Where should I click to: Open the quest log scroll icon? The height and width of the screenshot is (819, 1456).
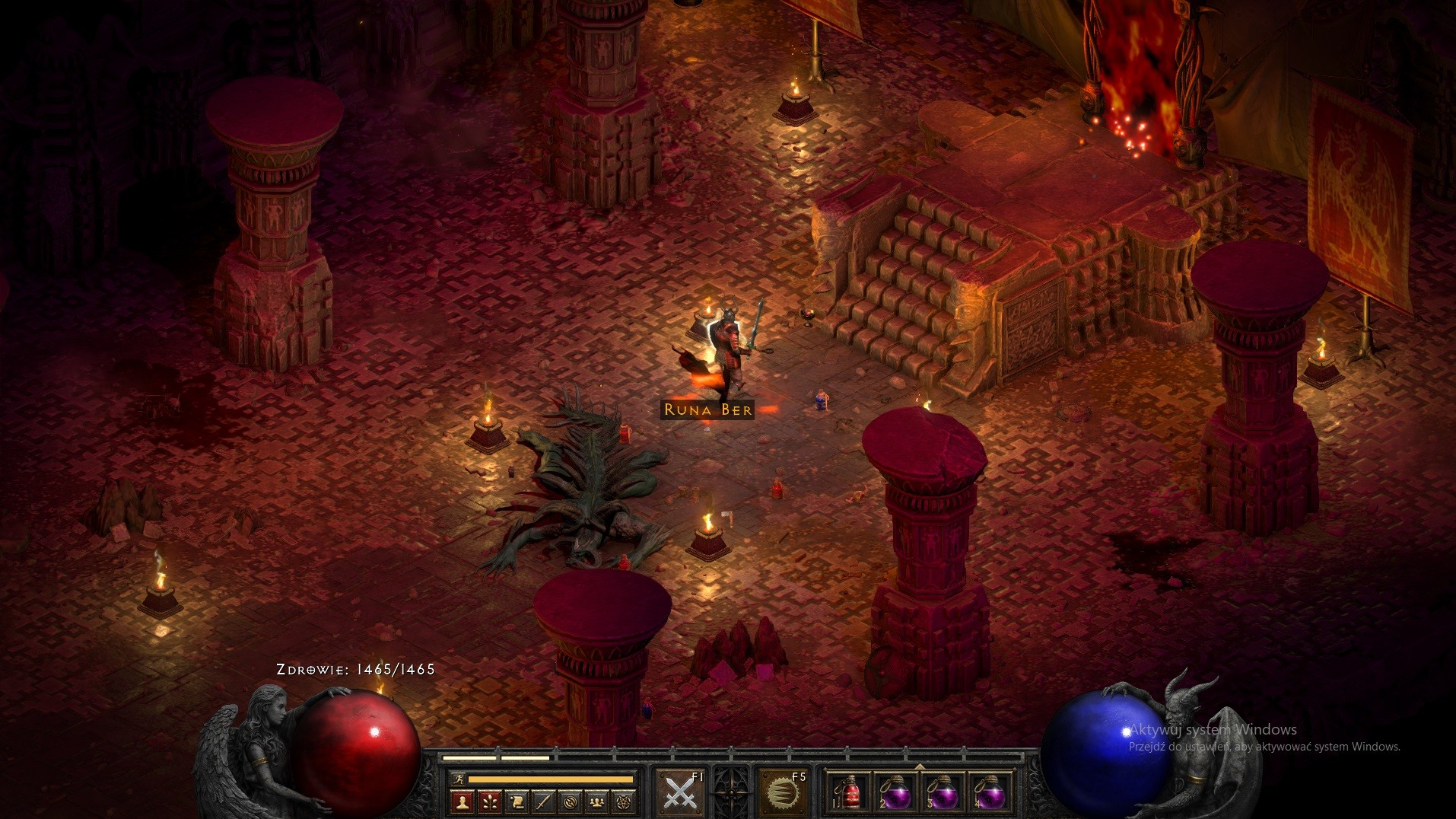(x=517, y=801)
